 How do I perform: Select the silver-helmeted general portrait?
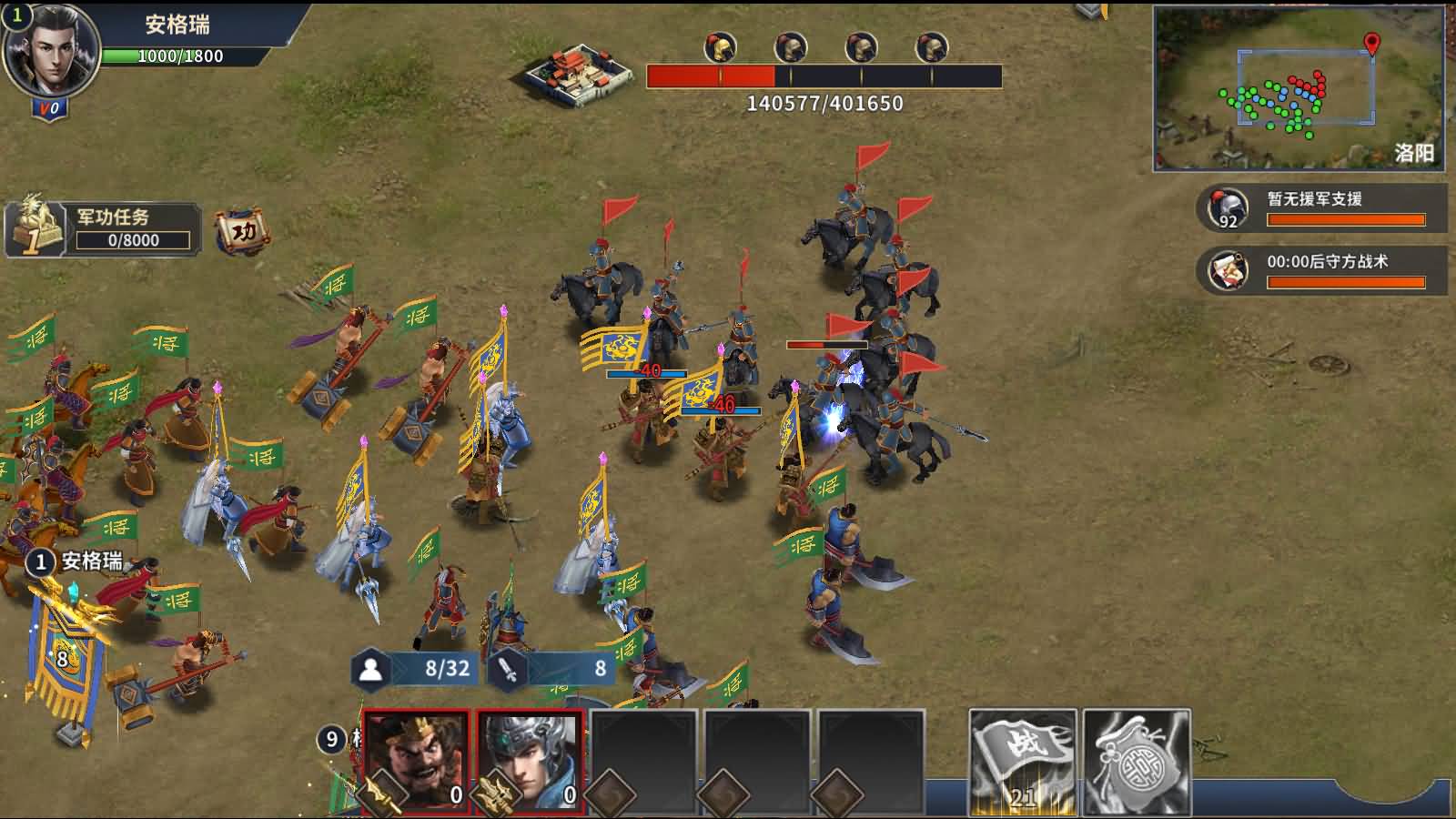[531, 763]
